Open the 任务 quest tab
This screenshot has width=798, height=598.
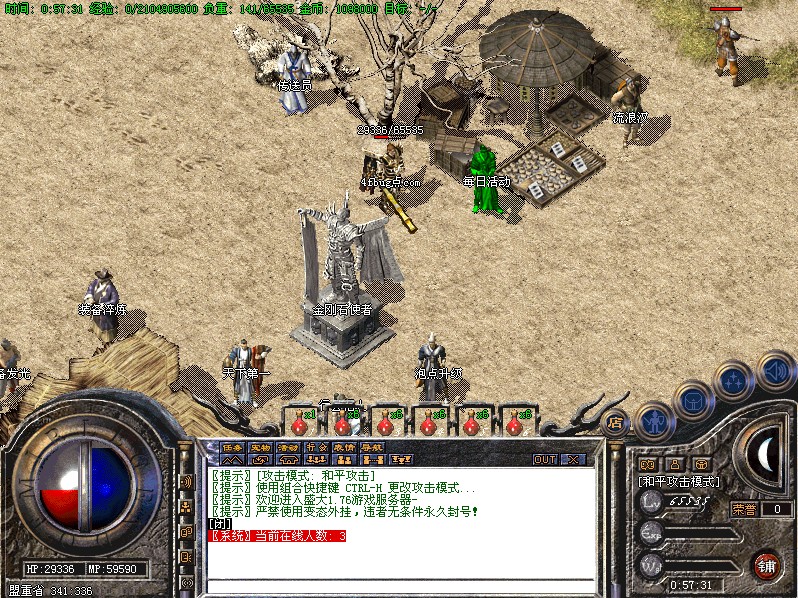[x=232, y=447]
